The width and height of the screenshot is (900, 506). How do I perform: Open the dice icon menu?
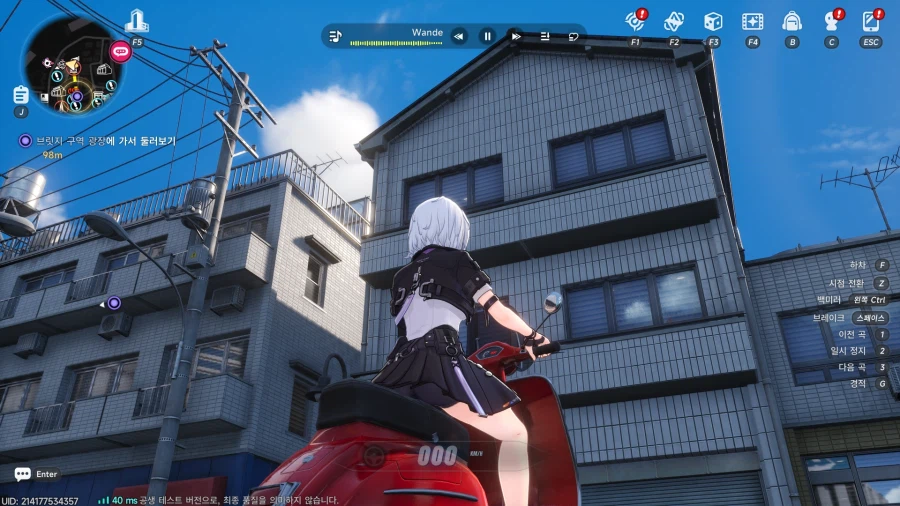click(x=713, y=21)
